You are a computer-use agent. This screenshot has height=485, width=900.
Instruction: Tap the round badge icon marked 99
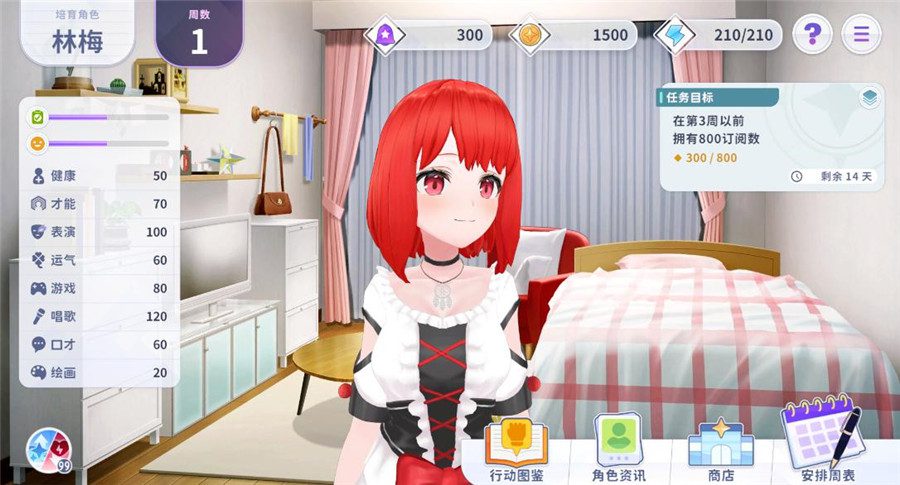pos(47,448)
